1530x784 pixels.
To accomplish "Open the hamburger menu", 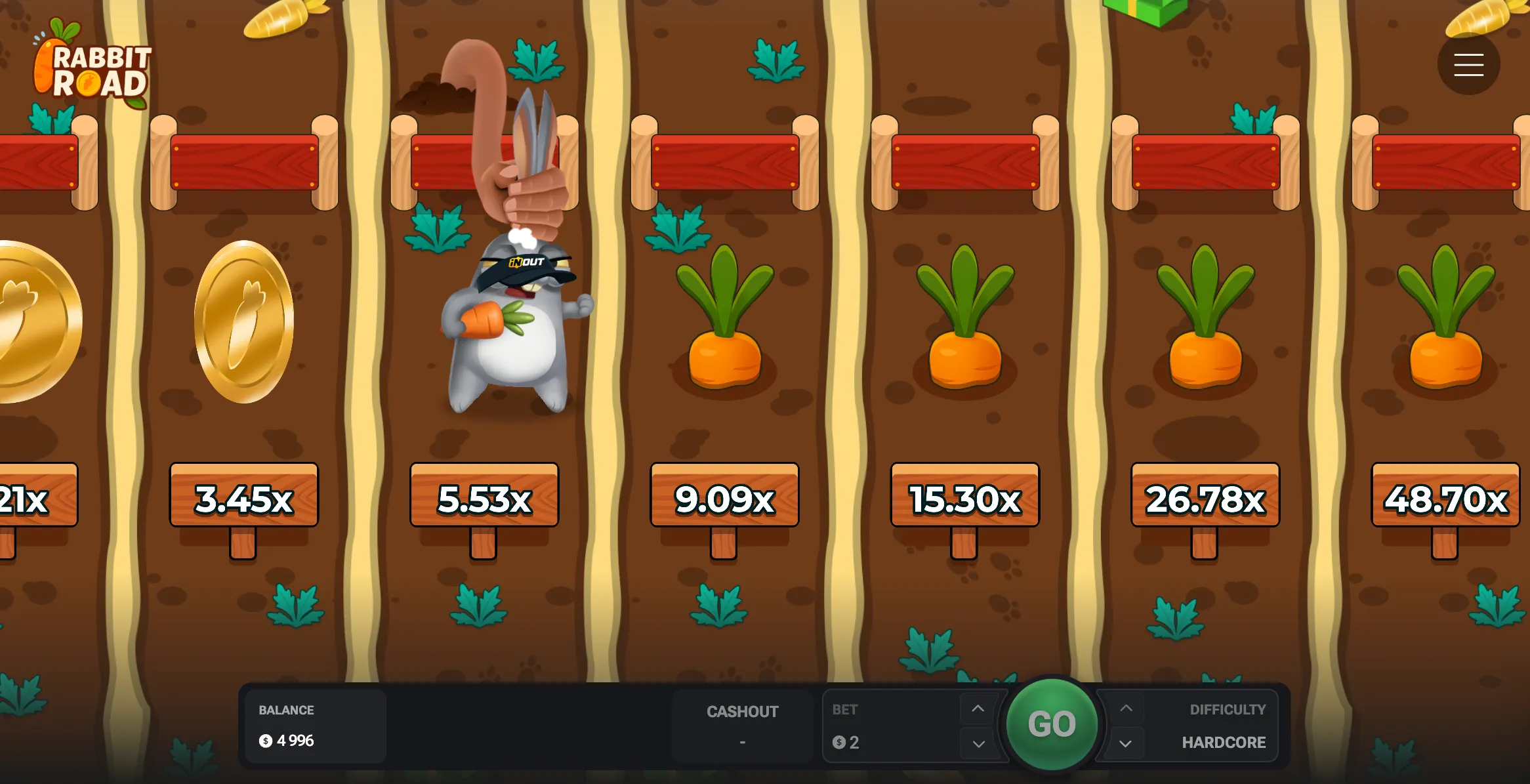I will 1469,64.
